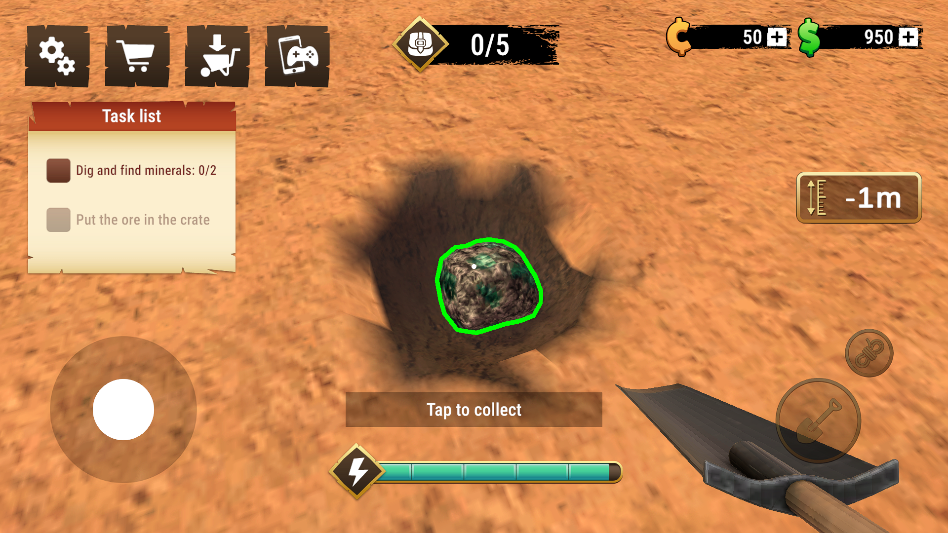948x533 pixels.
Task: Open the gear settings menu
Action: 56,56
